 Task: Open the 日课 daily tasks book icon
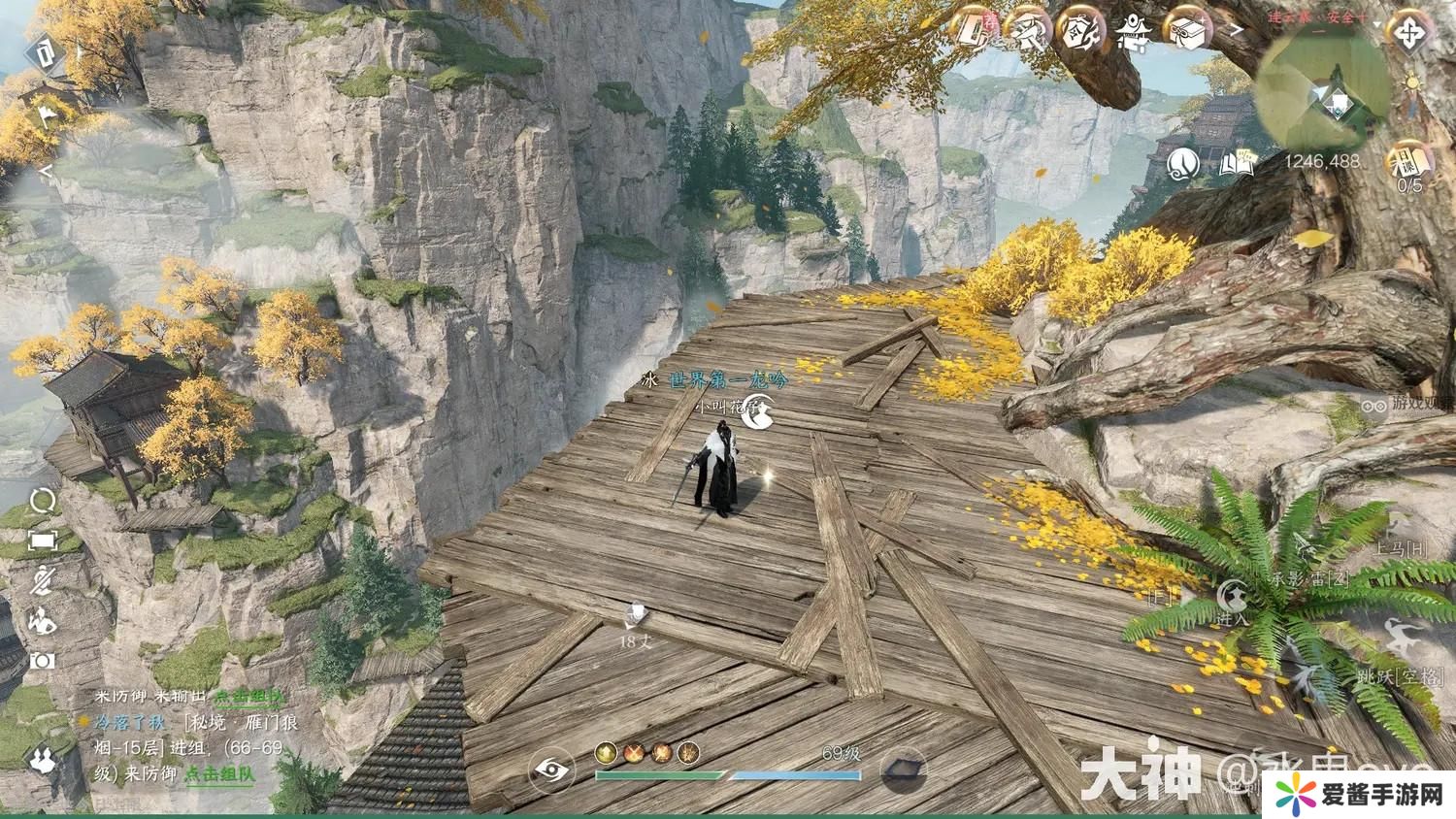click(1409, 159)
